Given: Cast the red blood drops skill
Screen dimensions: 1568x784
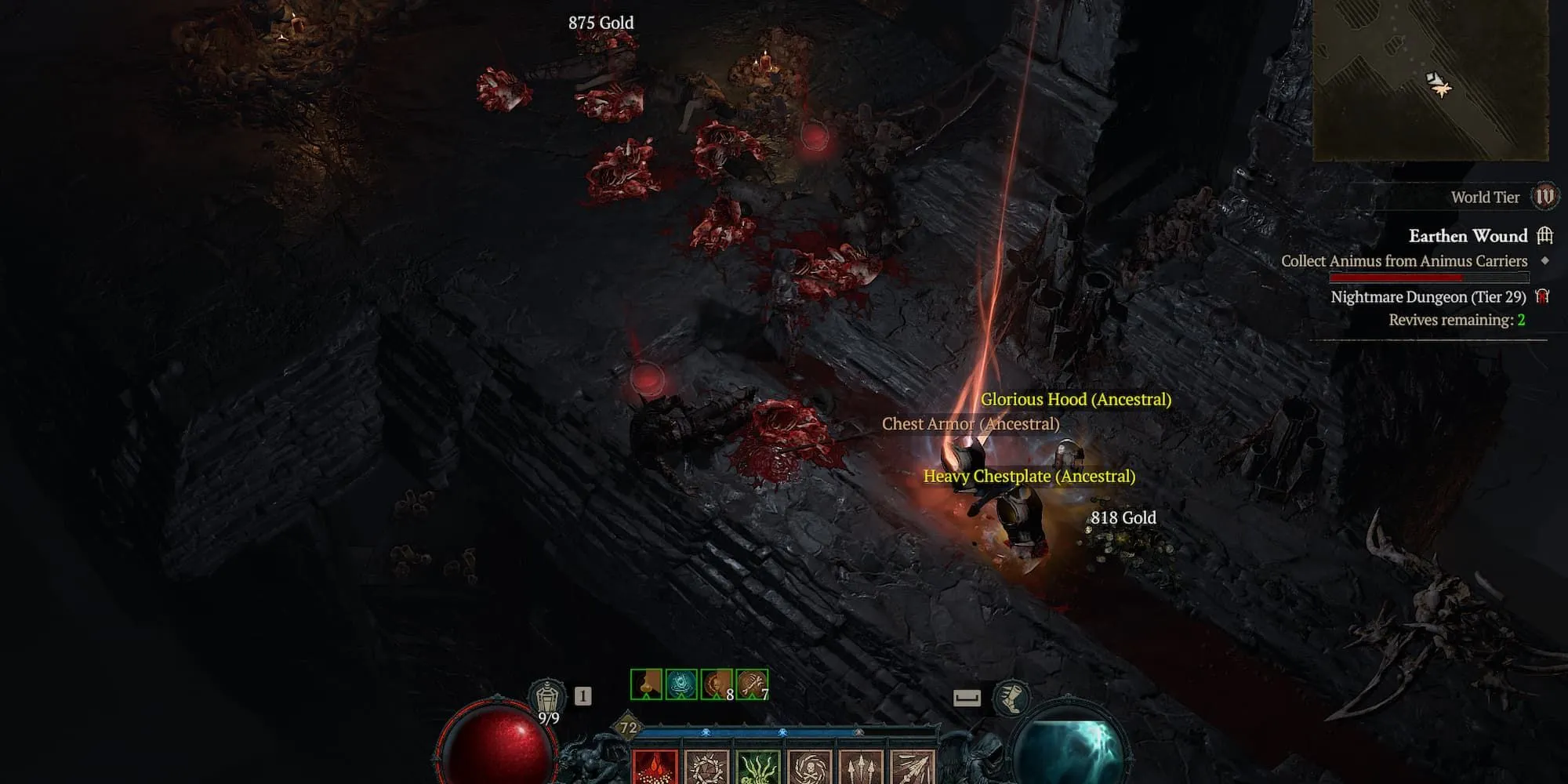Looking at the screenshot, I should (655, 767).
